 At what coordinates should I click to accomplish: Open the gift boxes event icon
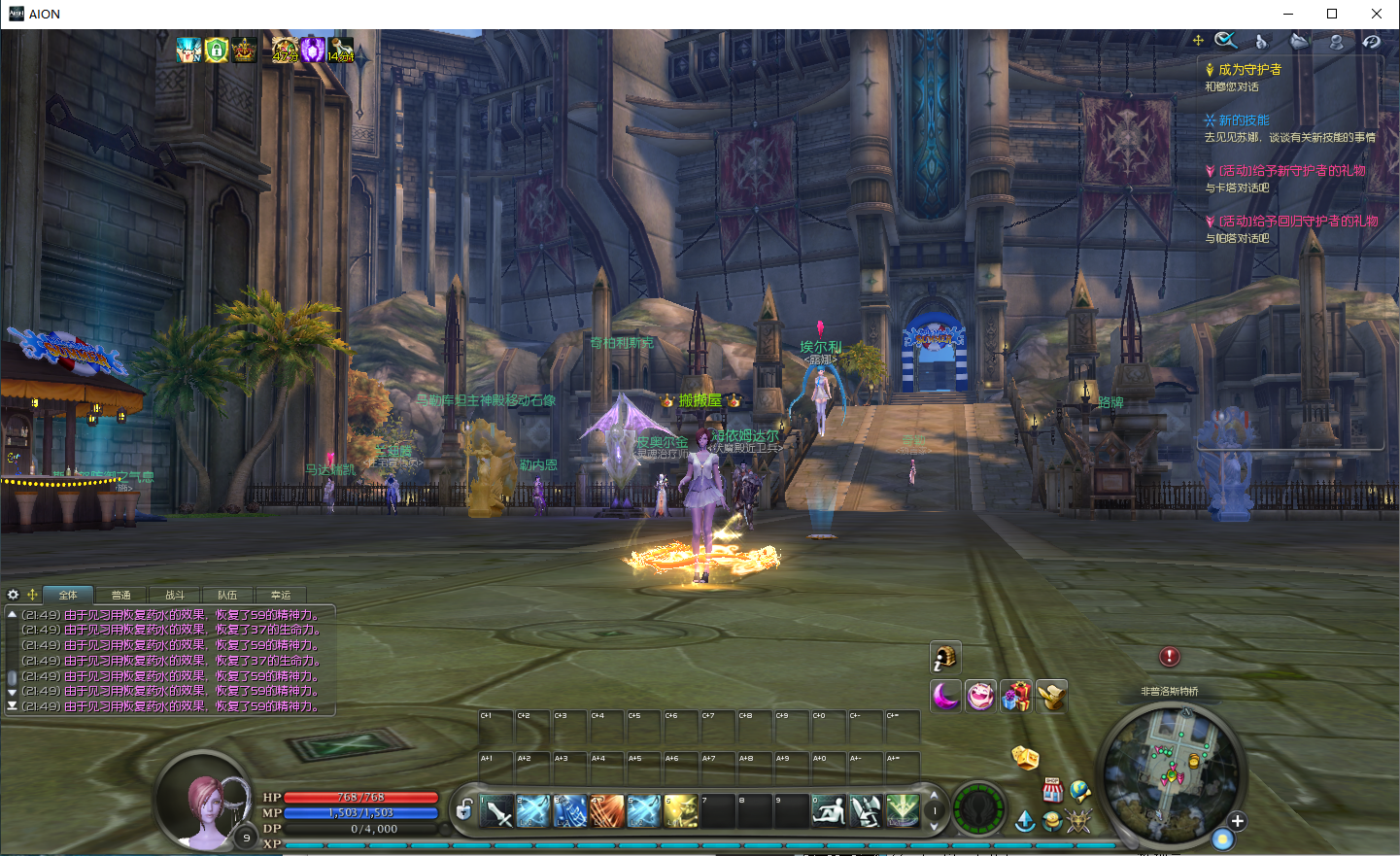pos(1016,696)
